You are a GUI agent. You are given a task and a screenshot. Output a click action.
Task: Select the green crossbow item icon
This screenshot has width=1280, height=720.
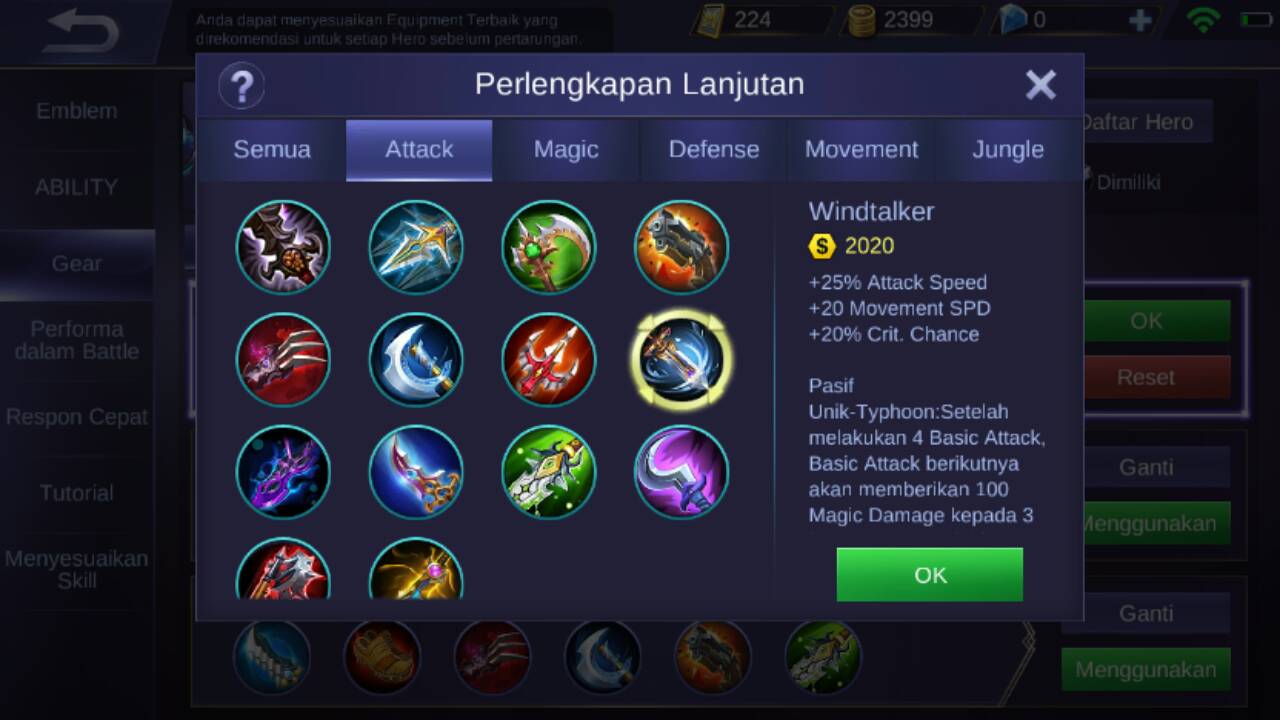point(549,472)
